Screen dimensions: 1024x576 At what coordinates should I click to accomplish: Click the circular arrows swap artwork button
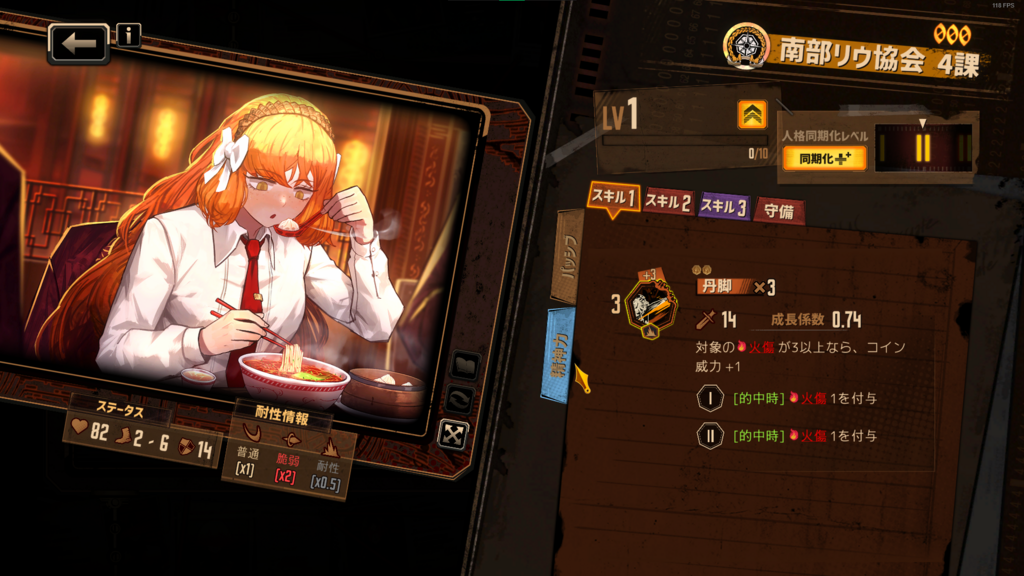(461, 399)
